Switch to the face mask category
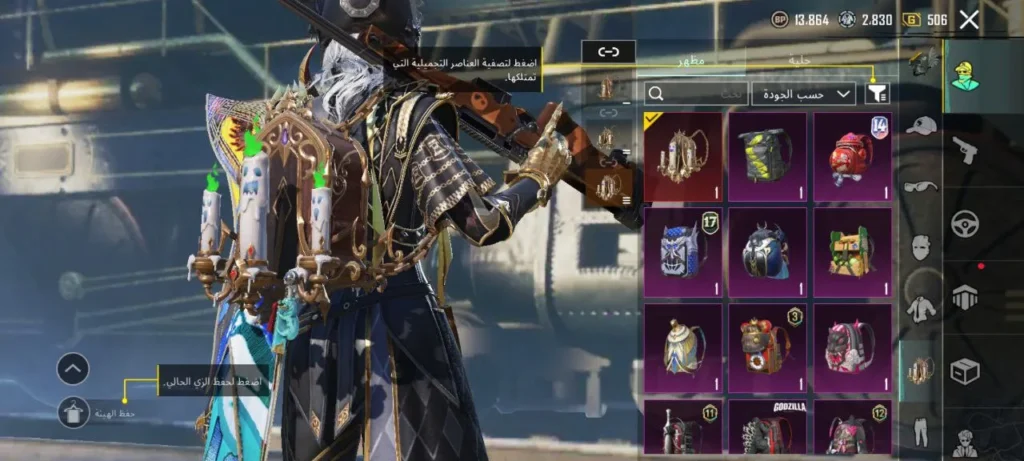The width and height of the screenshot is (1024, 461). (921, 247)
